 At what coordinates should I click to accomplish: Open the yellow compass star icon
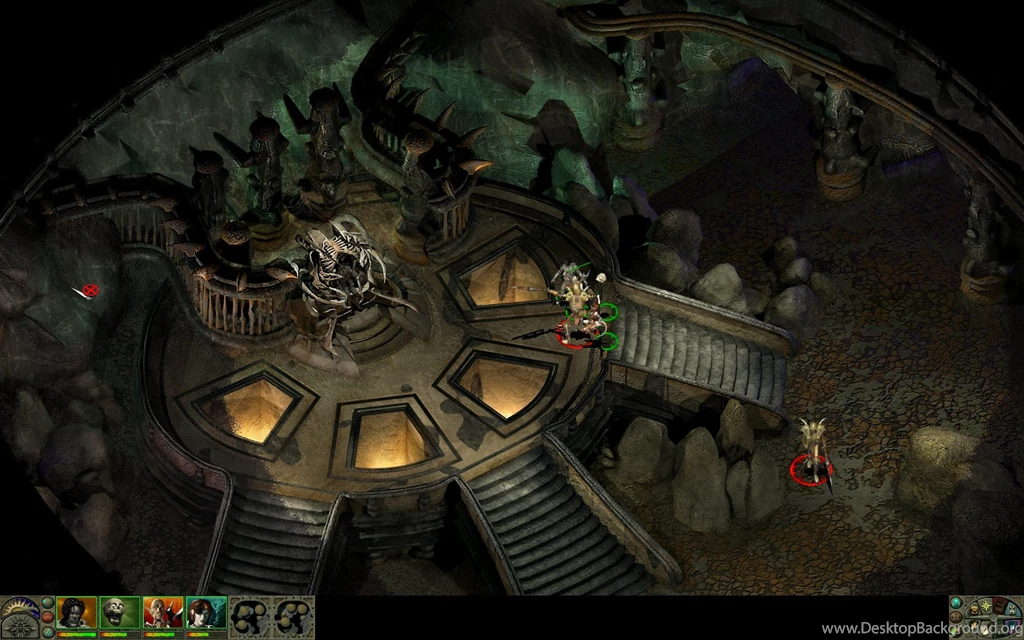[x=986, y=605]
